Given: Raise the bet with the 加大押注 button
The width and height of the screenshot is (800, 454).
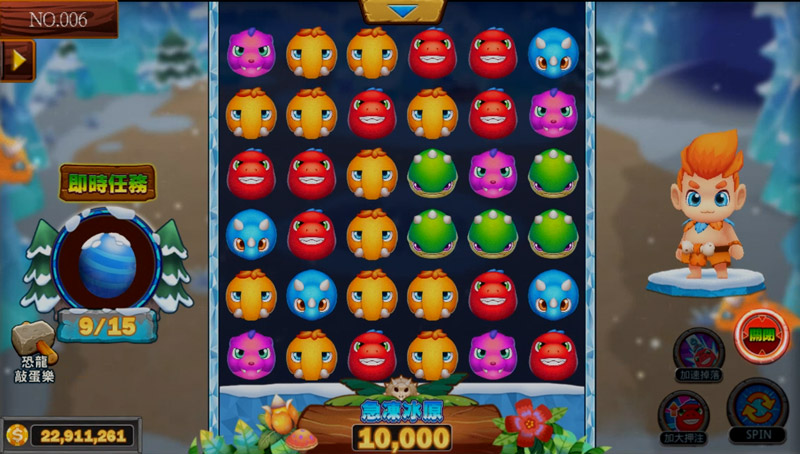Looking at the screenshot, I should pyautogui.click(x=684, y=414).
